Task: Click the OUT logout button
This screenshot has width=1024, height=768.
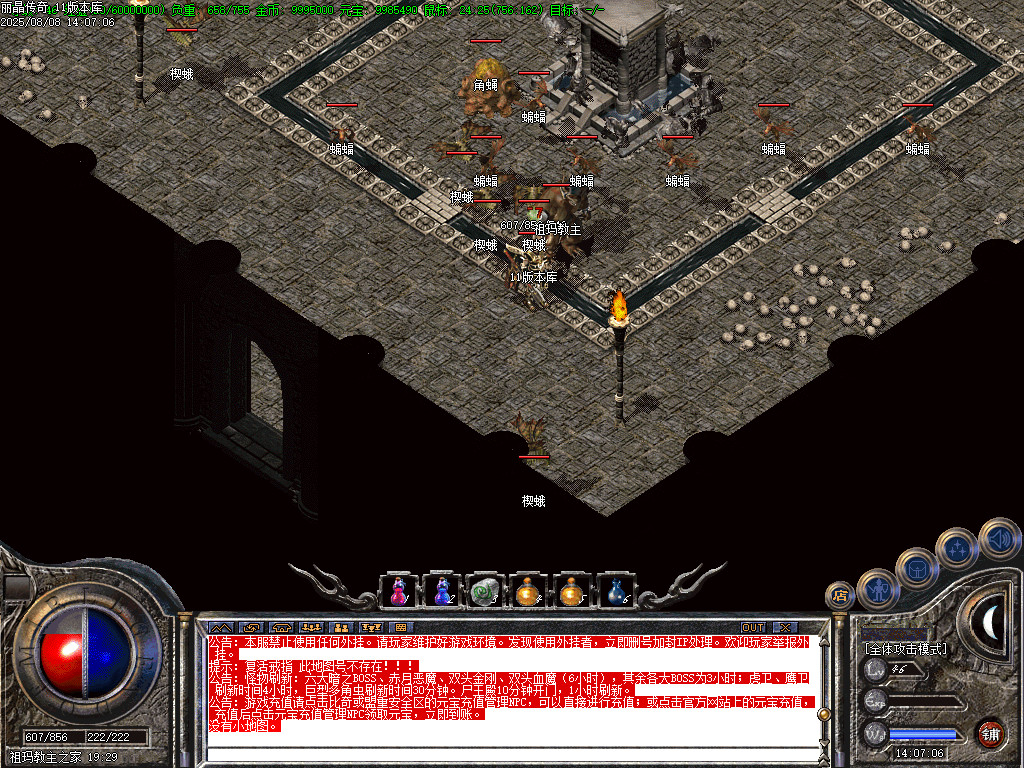Action: [x=752, y=627]
